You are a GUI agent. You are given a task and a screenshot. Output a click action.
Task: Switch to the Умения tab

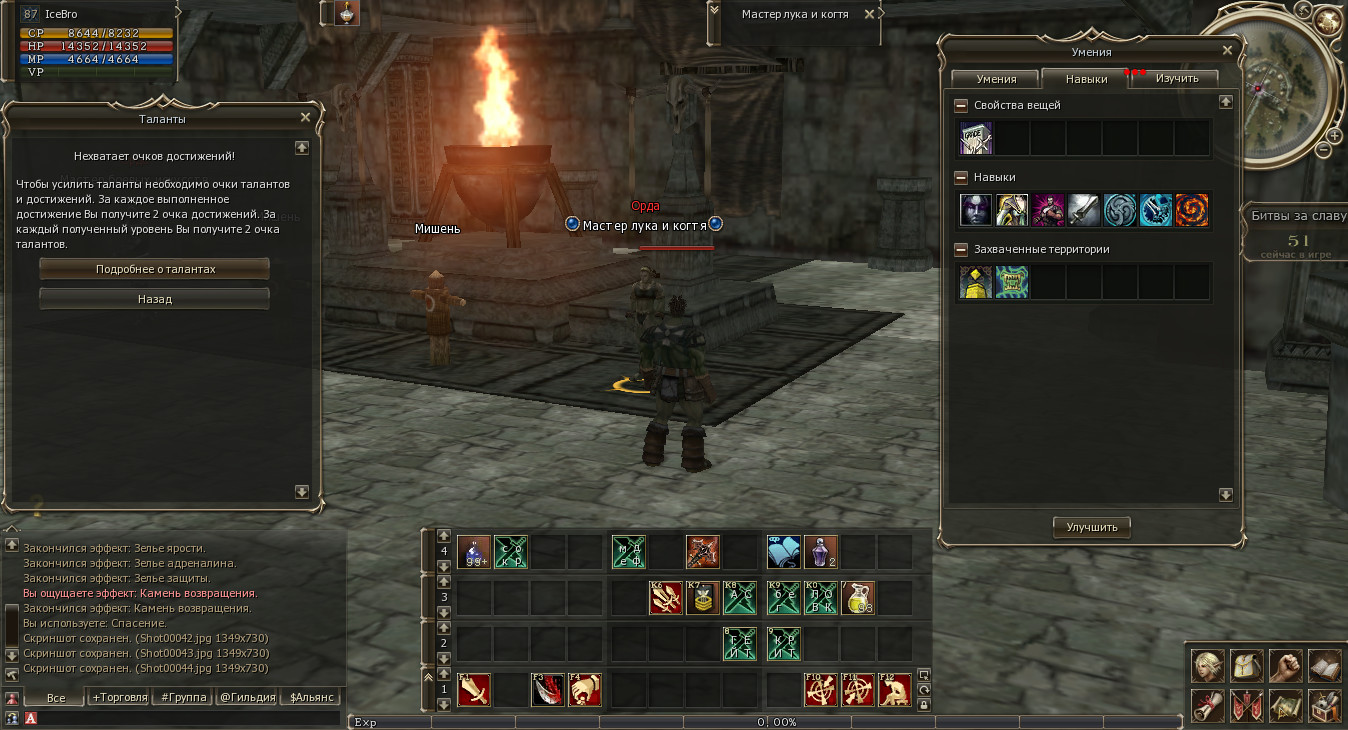tap(996, 79)
